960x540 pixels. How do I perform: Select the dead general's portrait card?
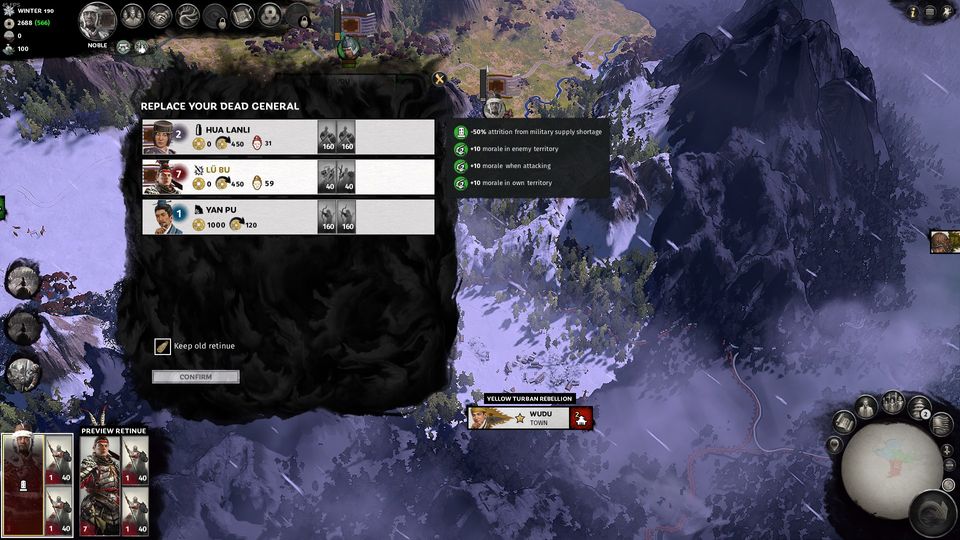[23, 483]
